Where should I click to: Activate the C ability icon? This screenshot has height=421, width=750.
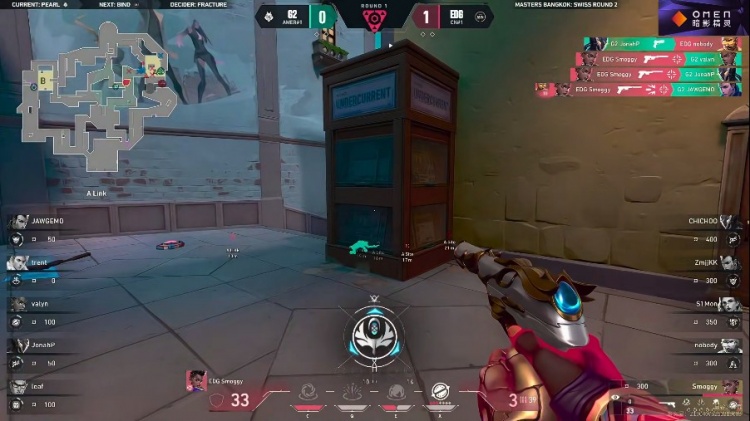click(310, 393)
